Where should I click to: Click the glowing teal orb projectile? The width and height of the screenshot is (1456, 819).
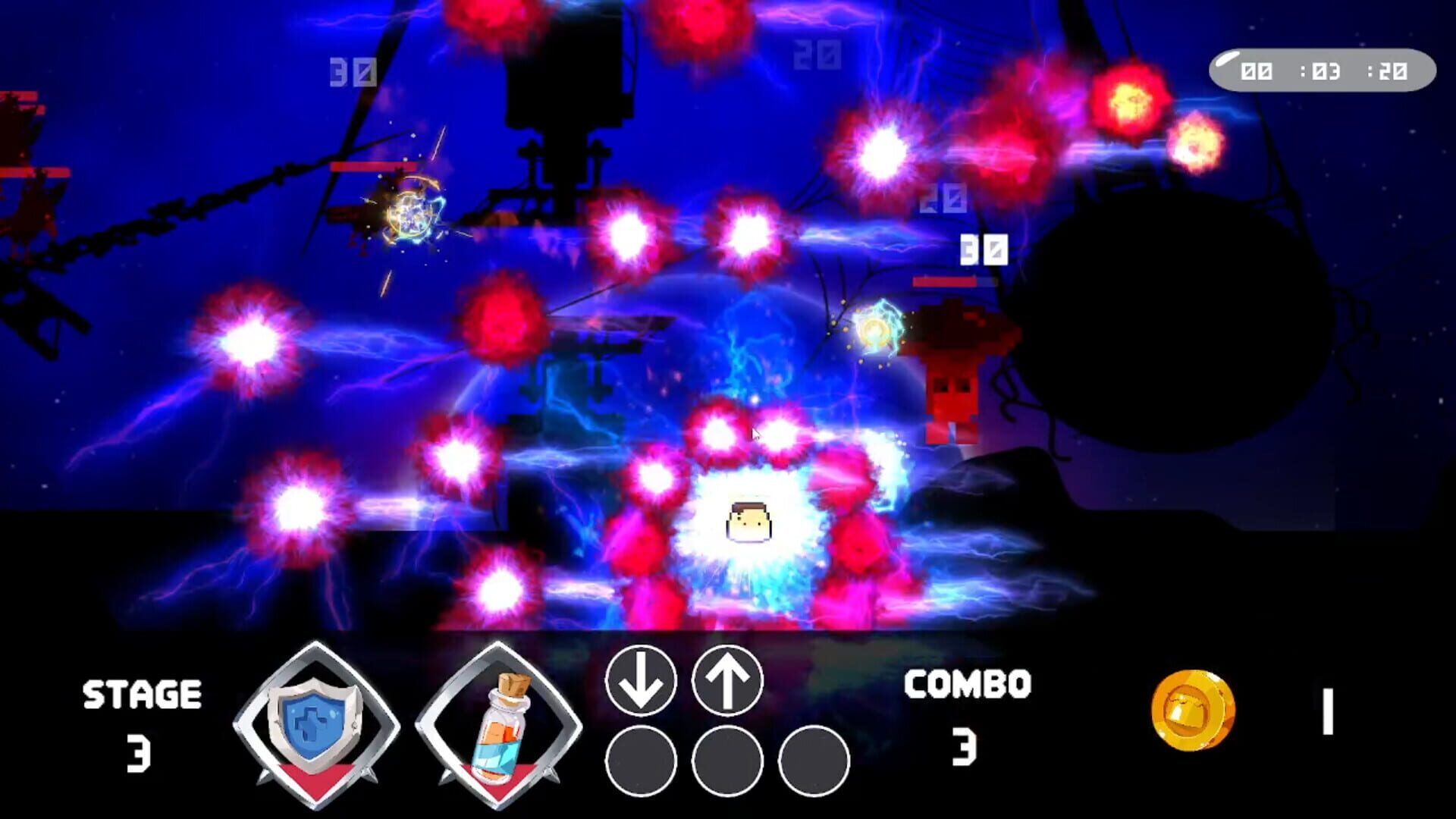876,330
